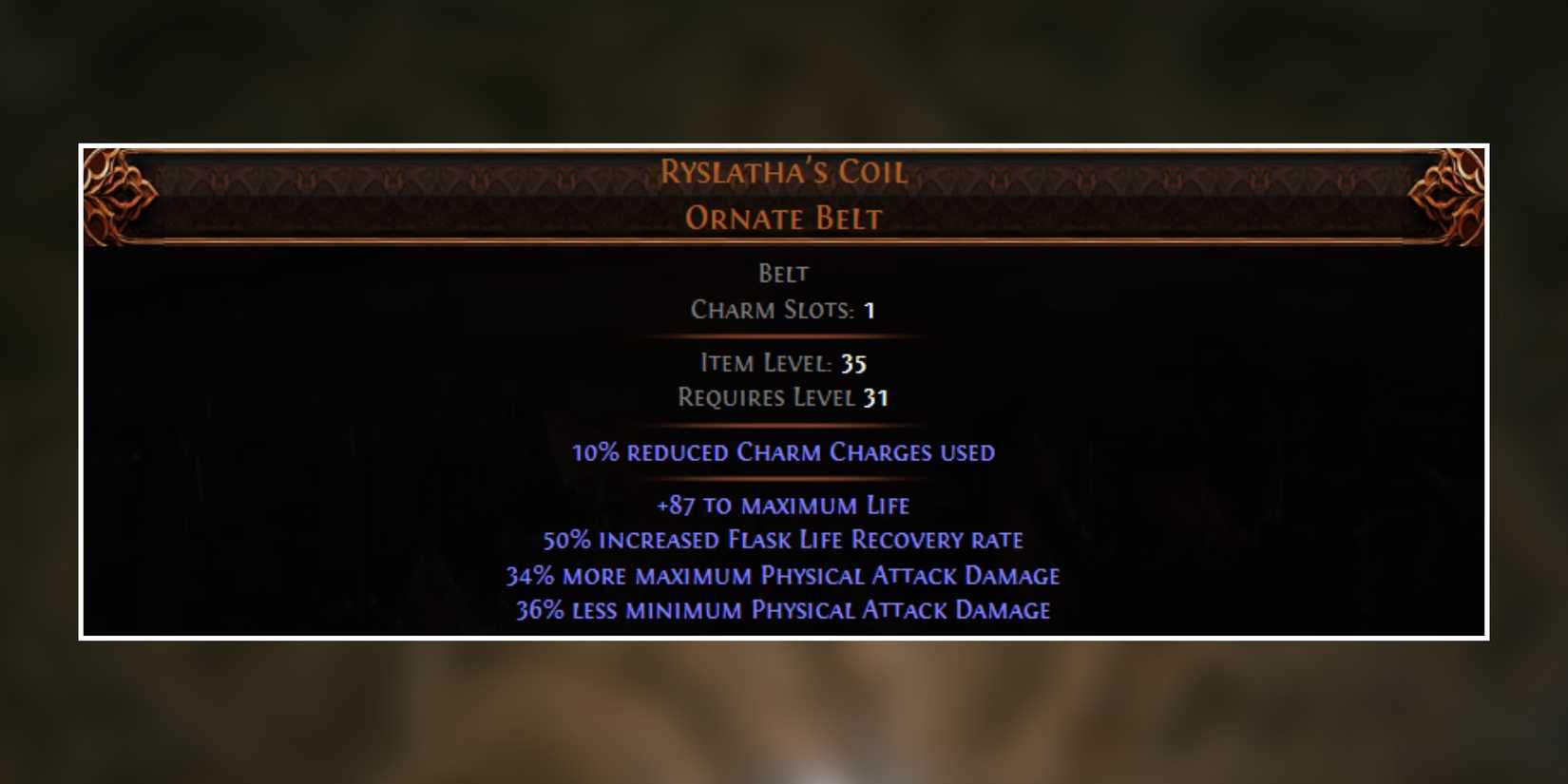This screenshot has height=784, width=1568.
Task: Expand the separator below Requires Level 31
Action: pos(782,424)
